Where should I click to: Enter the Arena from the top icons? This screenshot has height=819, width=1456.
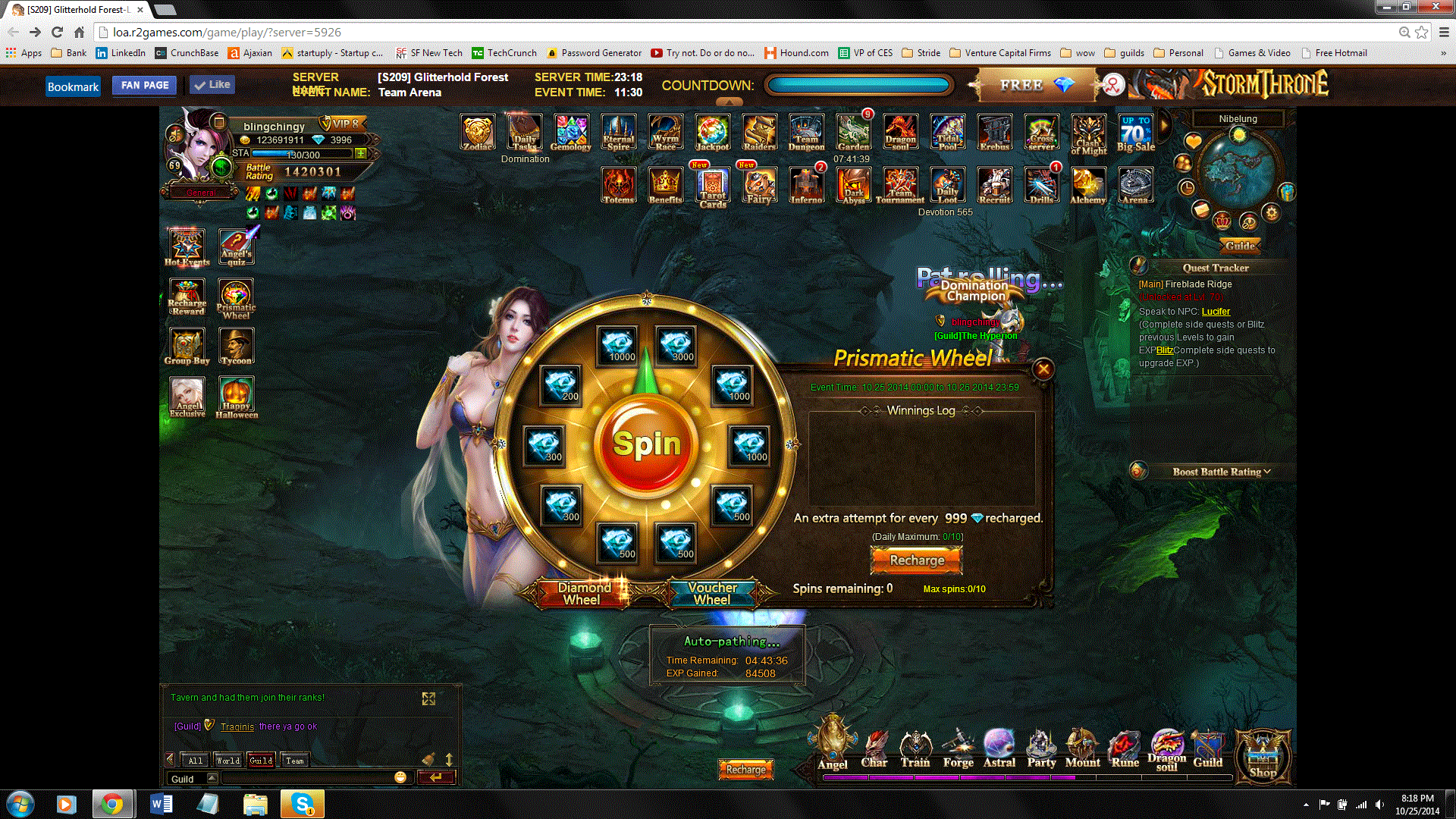click(1134, 185)
